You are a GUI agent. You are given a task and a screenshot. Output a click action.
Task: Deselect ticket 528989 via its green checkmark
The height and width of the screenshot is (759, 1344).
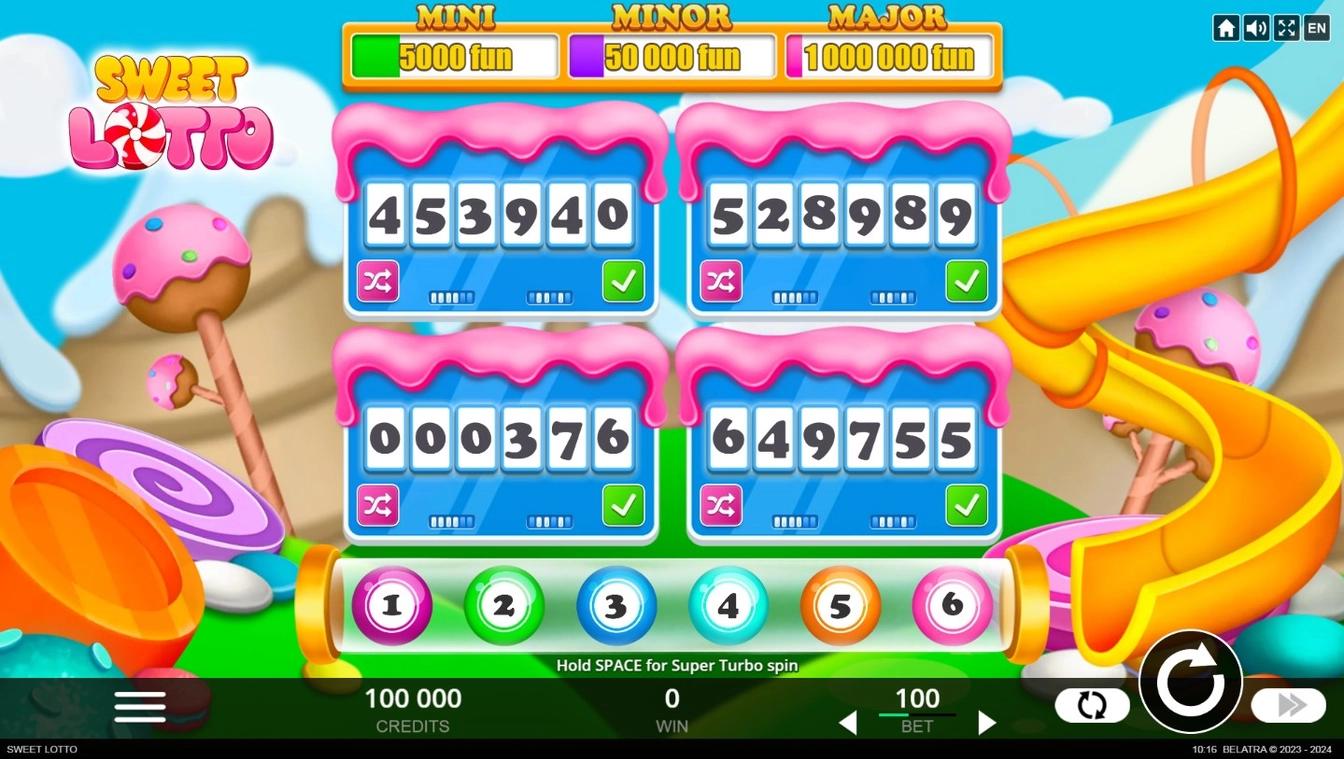(x=965, y=281)
